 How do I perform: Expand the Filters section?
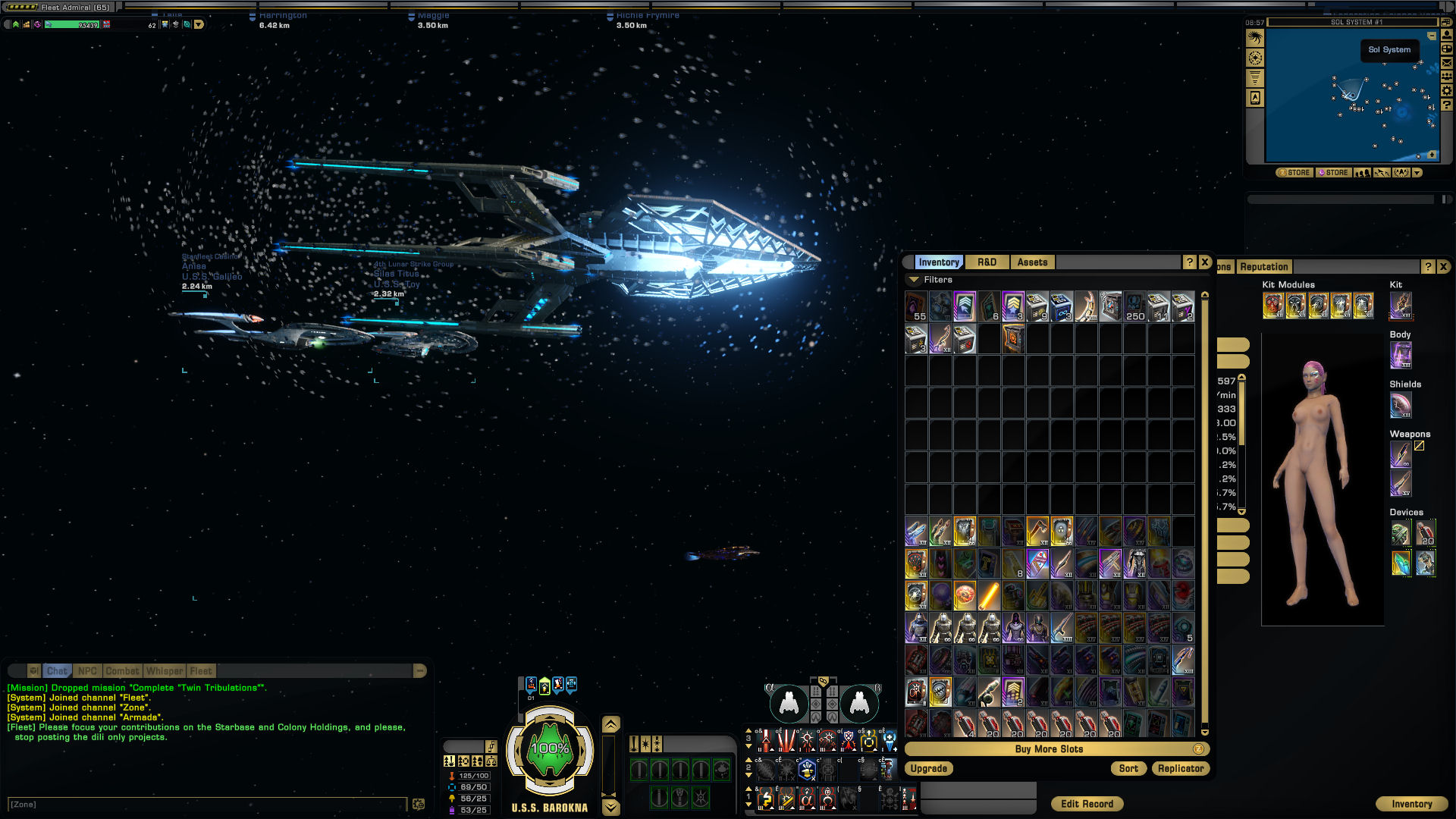915,280
